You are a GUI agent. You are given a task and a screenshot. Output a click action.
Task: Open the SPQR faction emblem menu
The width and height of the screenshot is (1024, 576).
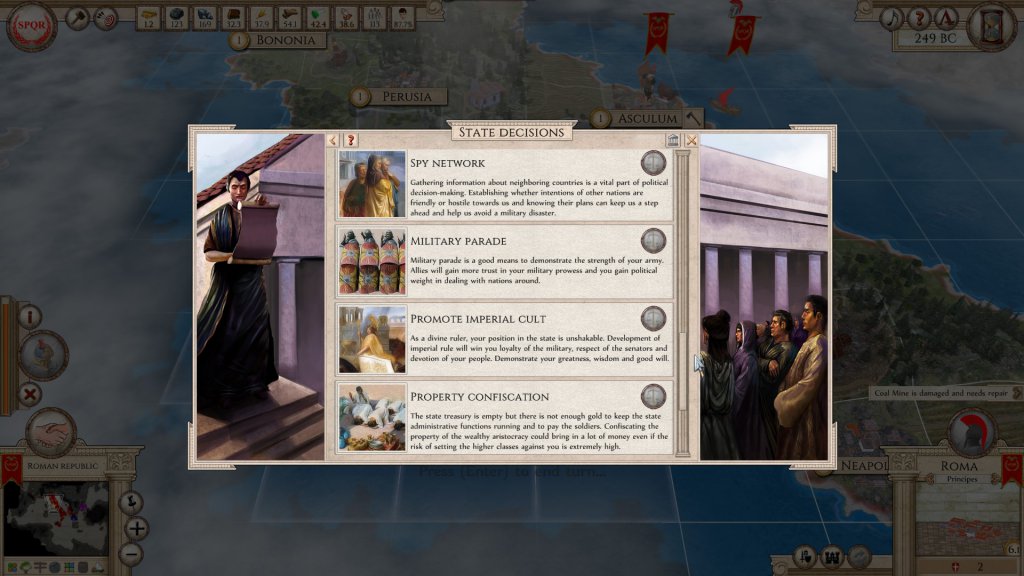(x=31, y=26)
